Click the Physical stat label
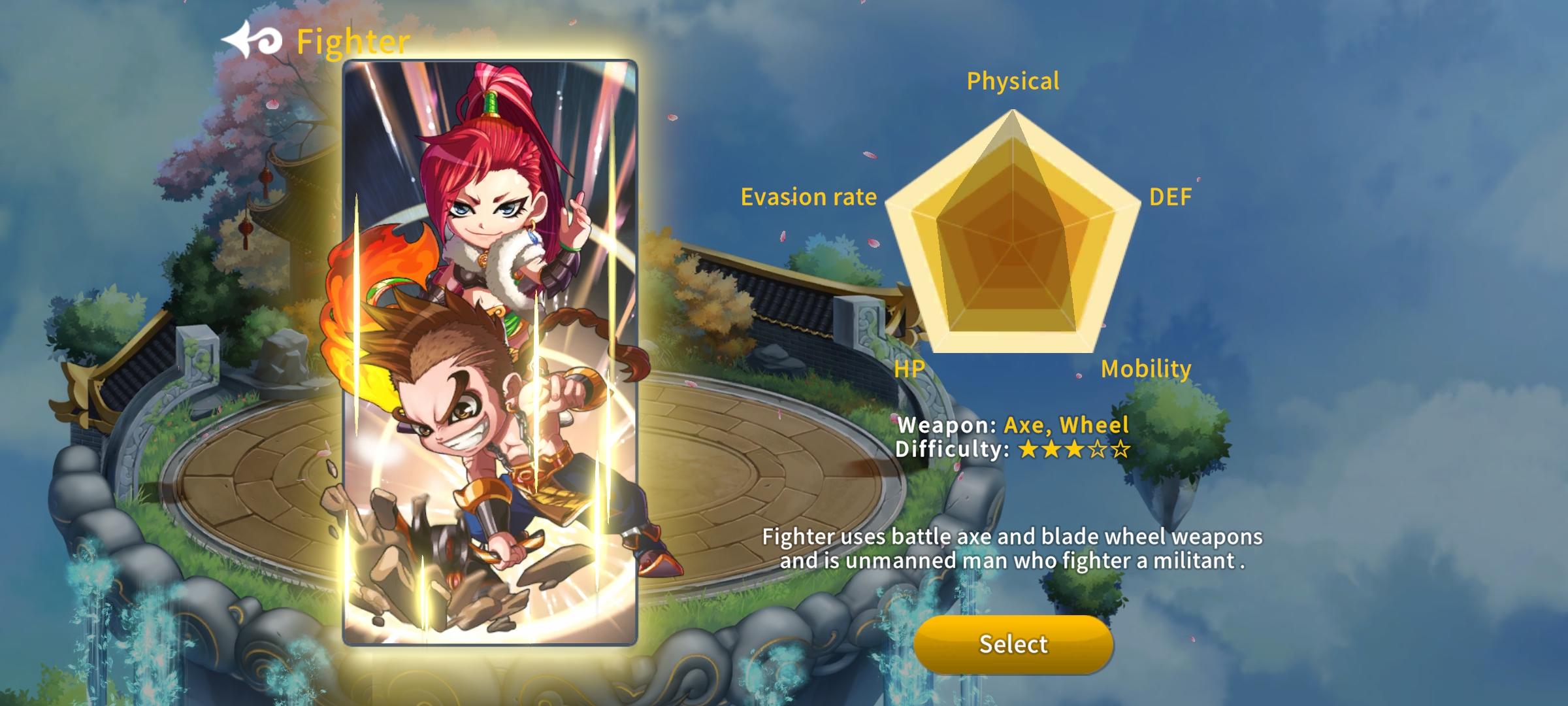The height and width of the screenshot is (706, 1568). click(1013, 81)
